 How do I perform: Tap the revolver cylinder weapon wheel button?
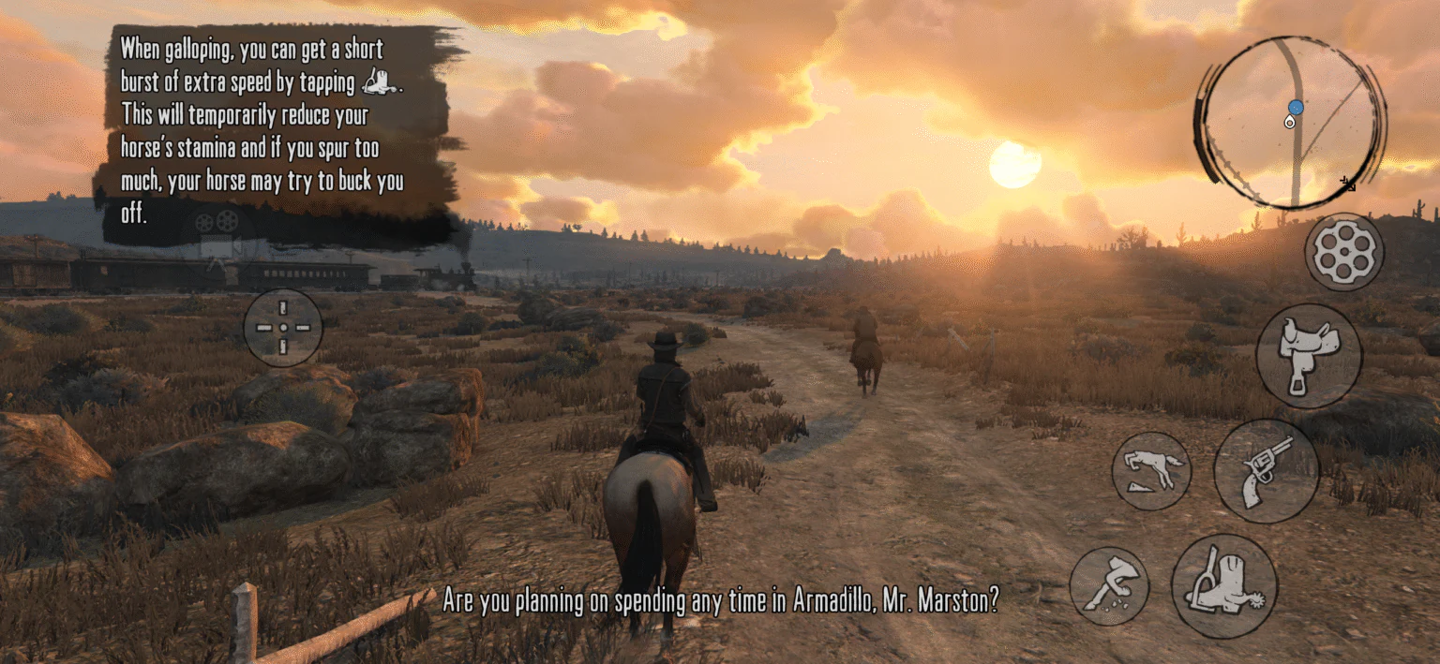click(1344, 252)
